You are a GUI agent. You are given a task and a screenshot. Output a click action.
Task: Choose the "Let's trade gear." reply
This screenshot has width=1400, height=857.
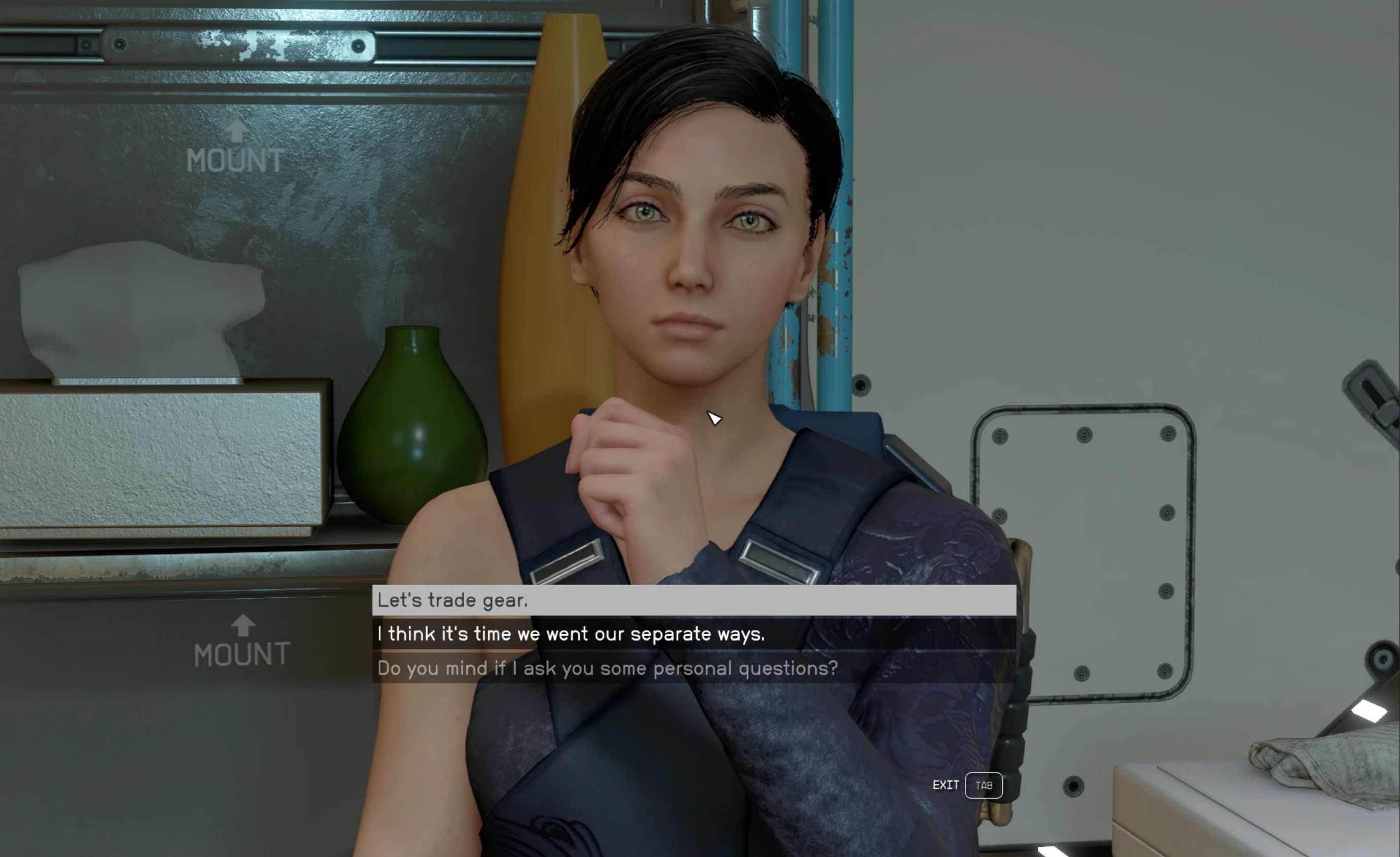(453, 600)
